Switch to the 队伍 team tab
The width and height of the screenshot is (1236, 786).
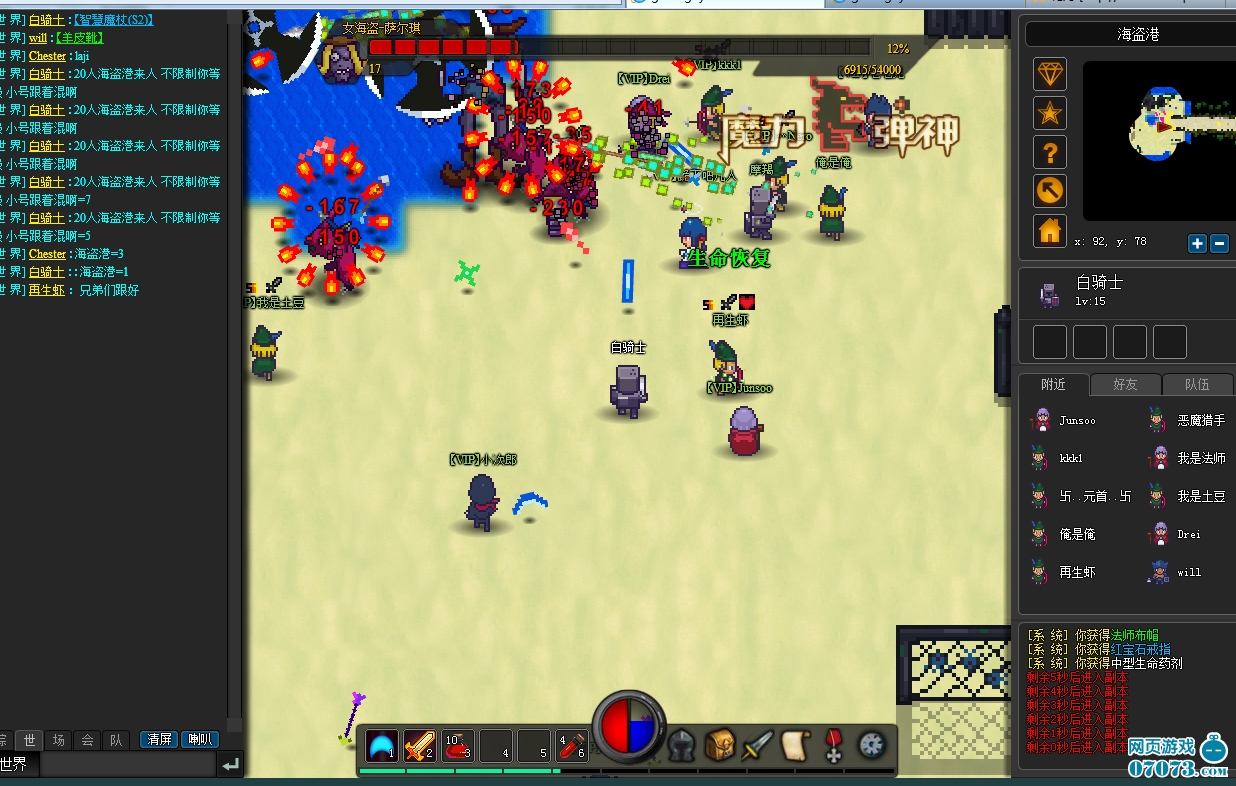click(x=1196, y=384)
